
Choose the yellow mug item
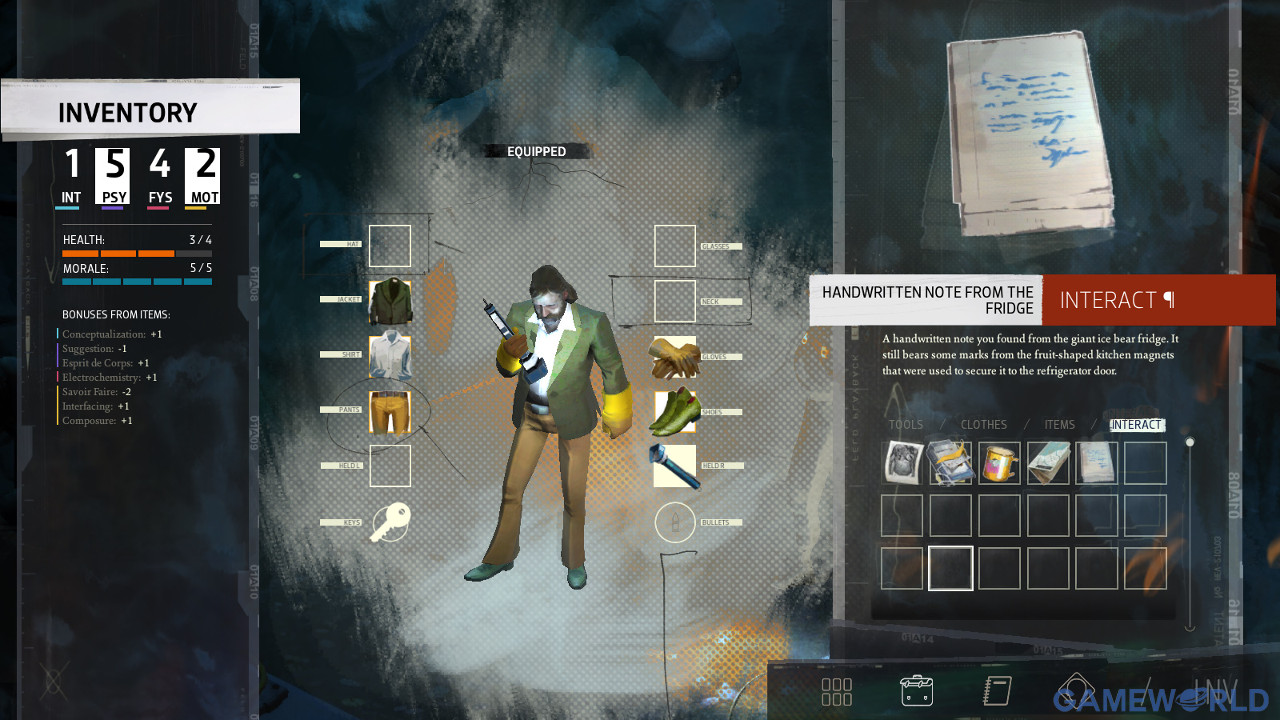pyautogui.click(x=999, y=463)
